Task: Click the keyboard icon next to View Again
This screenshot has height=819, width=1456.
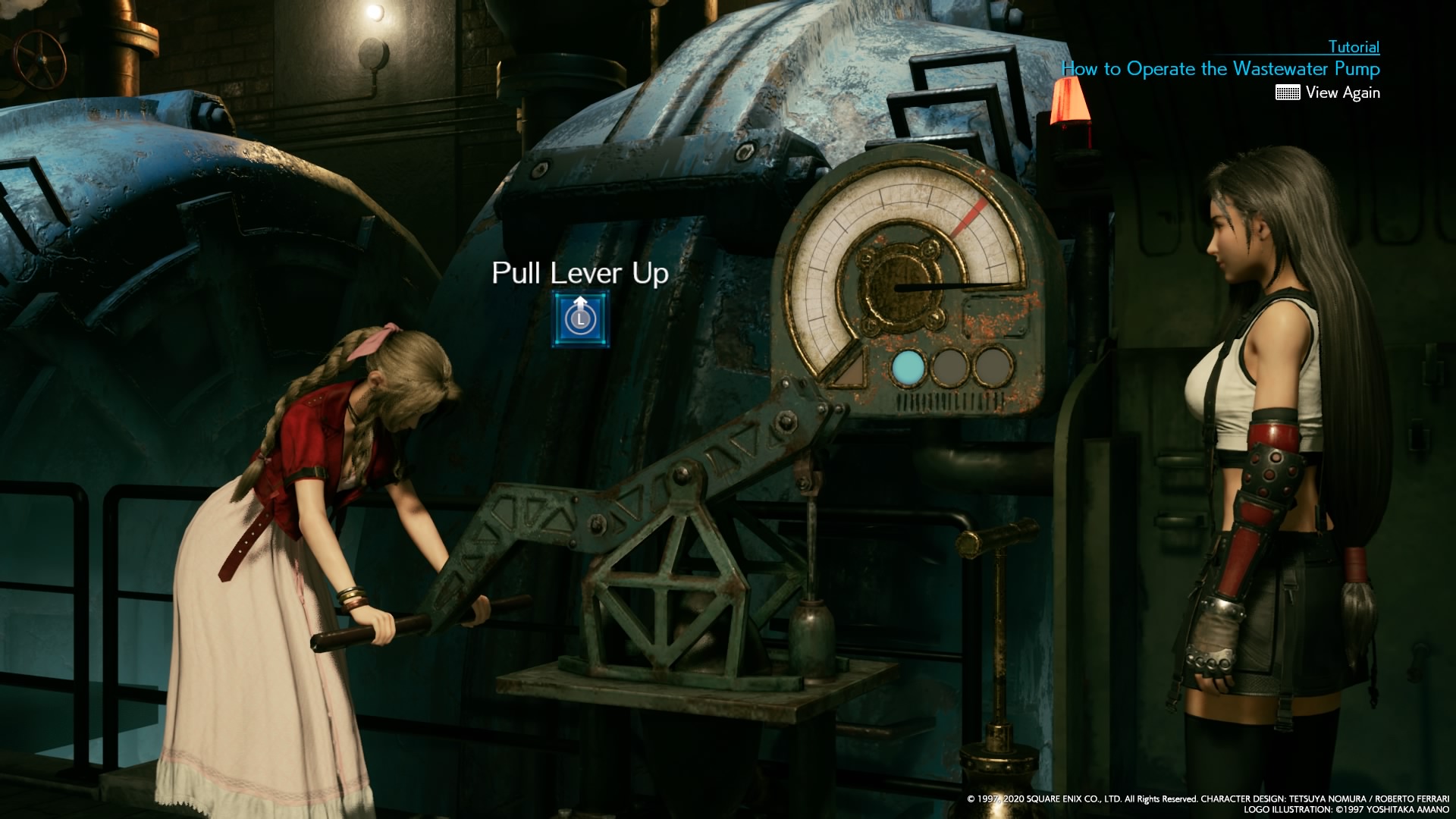Action: (x=1289, y=93)
